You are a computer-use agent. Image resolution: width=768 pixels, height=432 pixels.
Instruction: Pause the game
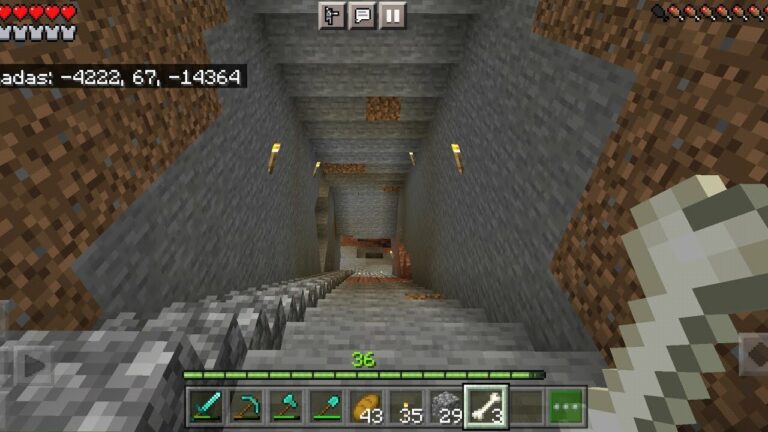[392, 16]
